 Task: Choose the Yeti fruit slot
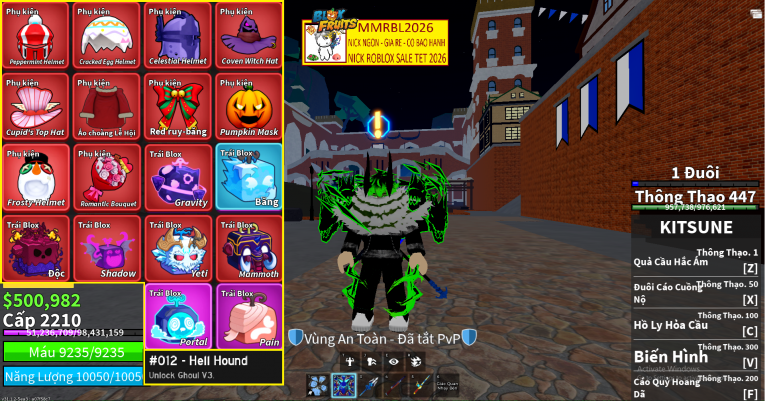178,249
